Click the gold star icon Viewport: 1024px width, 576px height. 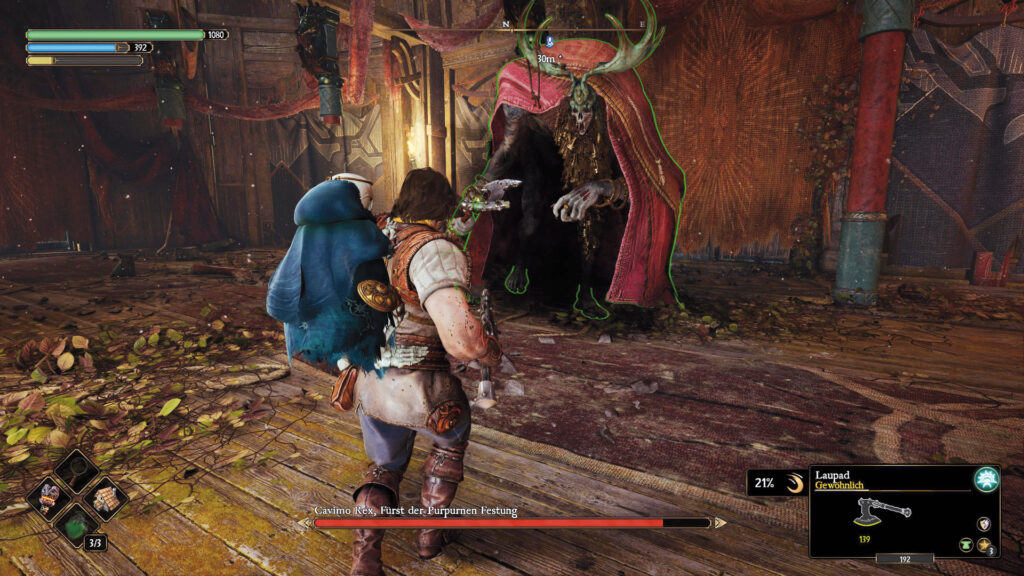(x=984, y=543)
